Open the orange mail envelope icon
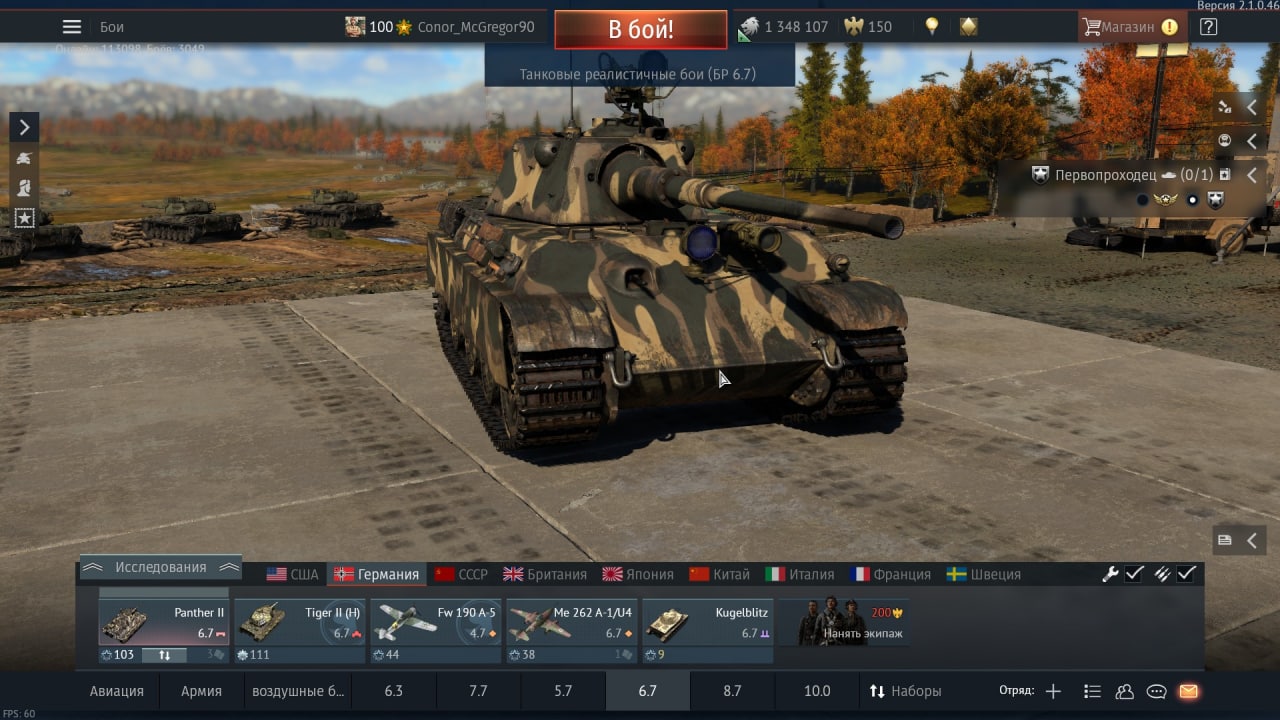 1188,691
